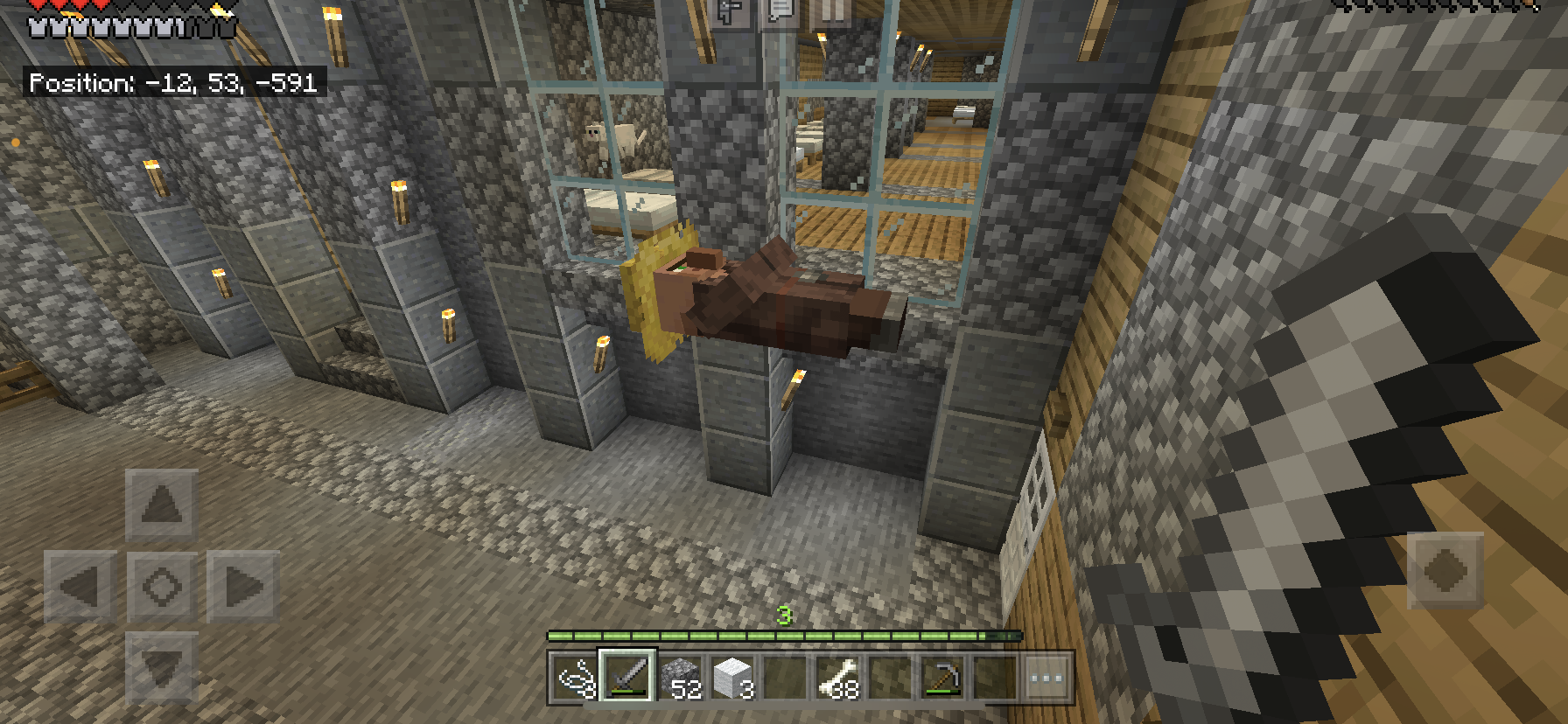Screen dimensions: 1568x724
Task: Tap the move backward arrow
Action: (162, 668)
